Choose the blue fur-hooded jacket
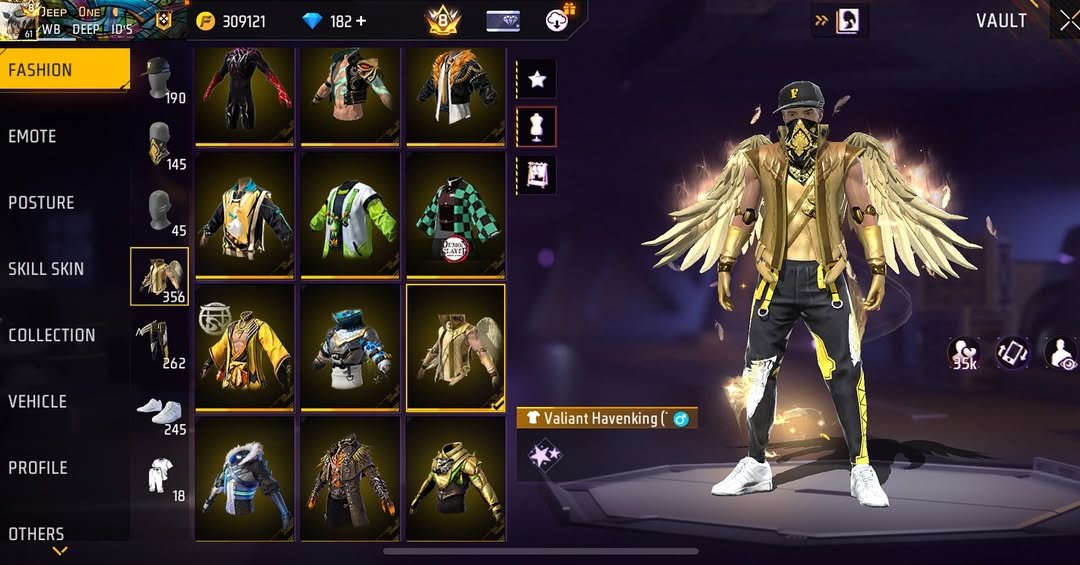The image size is (1080, 565). pyautogui.click(x=244, y=479)
